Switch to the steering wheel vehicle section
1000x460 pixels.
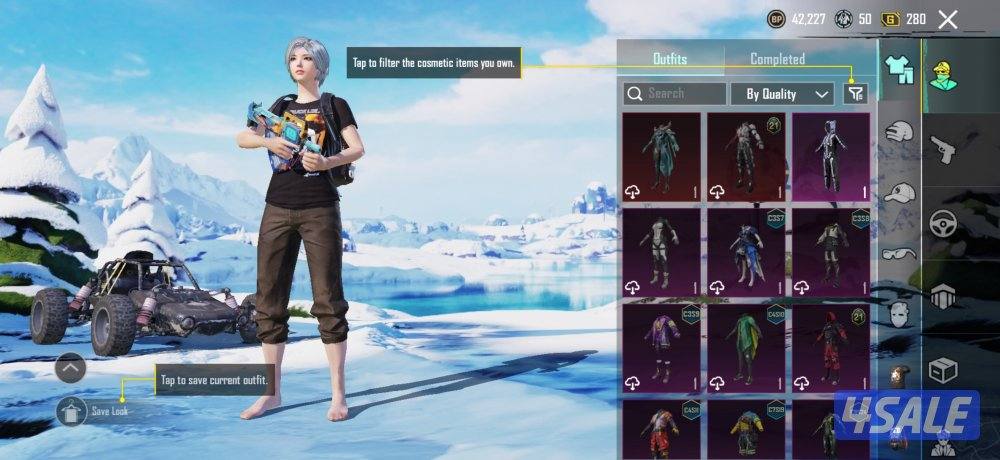[x=943, y=223]
